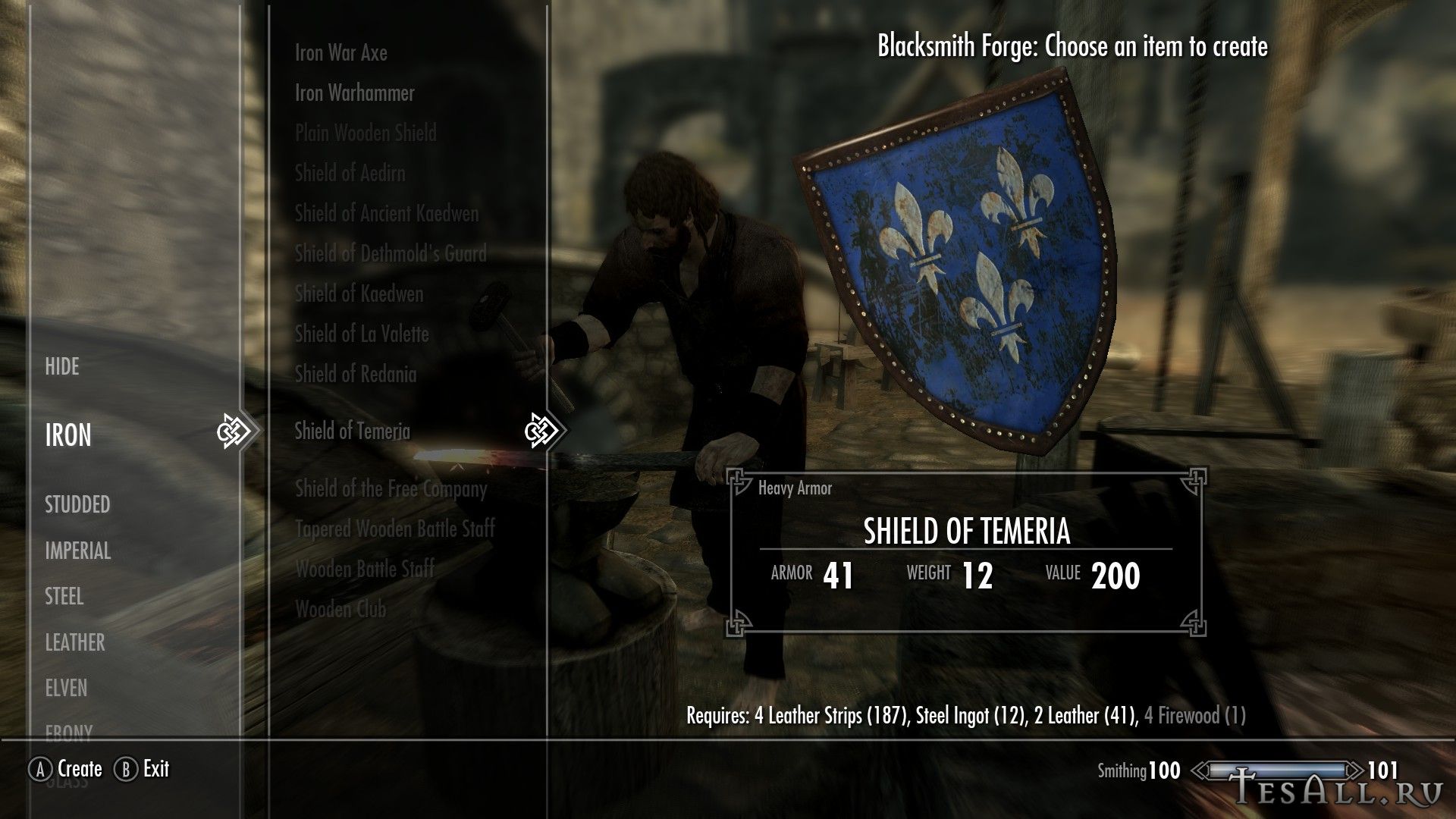Select Shield of La Valette
This screenshot has width=1456, height=819.
click(x=362, y=334)
